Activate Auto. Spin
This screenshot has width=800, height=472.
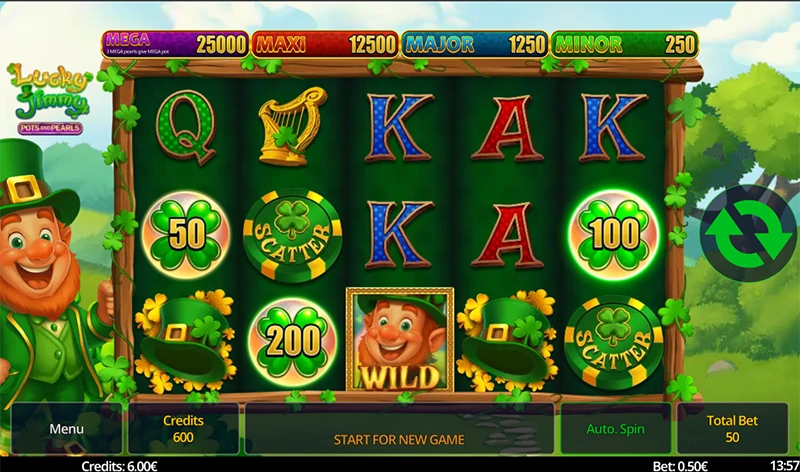pos(616,429)
